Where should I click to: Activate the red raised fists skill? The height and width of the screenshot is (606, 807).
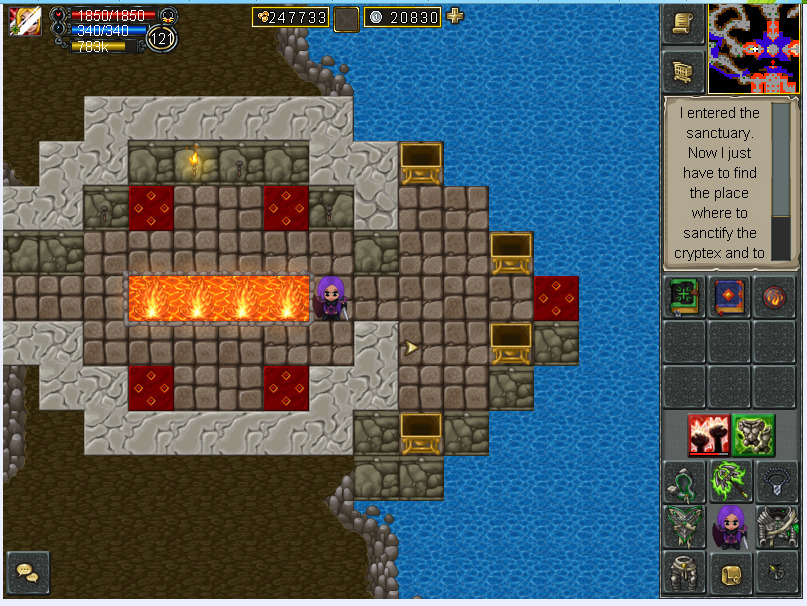click(x=707, y=435)
